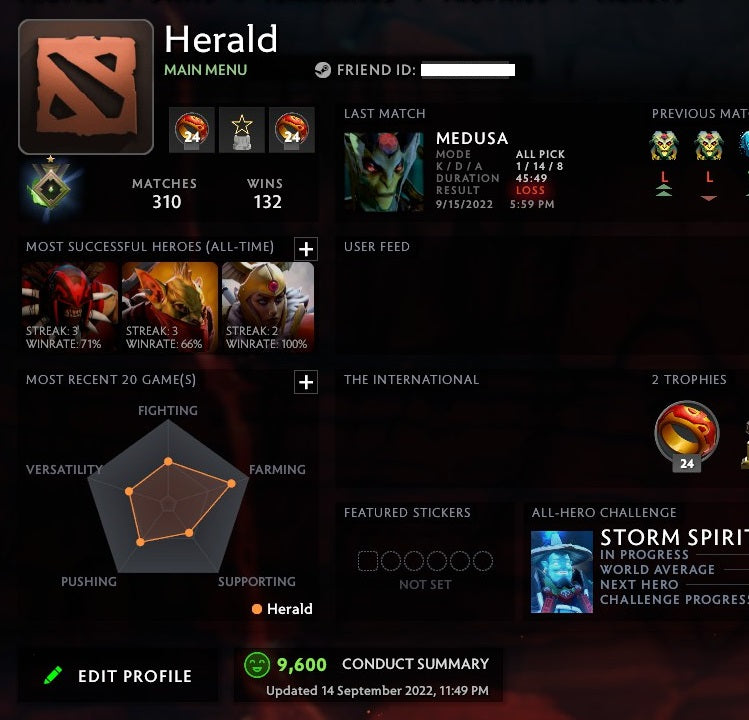The height and width of the screenshot is (720, 749).
Task: Open the Edit Profile button
Action: [118, 676]
